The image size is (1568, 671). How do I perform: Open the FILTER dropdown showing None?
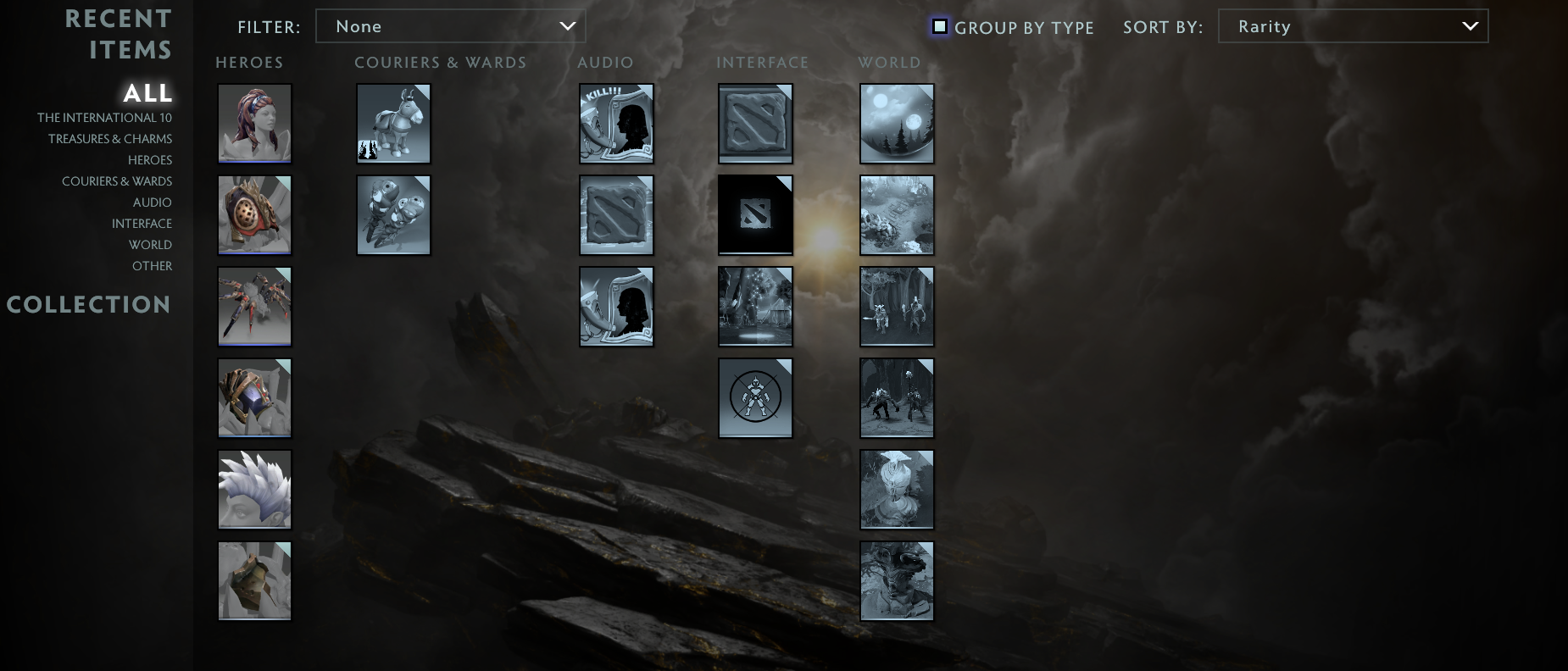[451, 25]
